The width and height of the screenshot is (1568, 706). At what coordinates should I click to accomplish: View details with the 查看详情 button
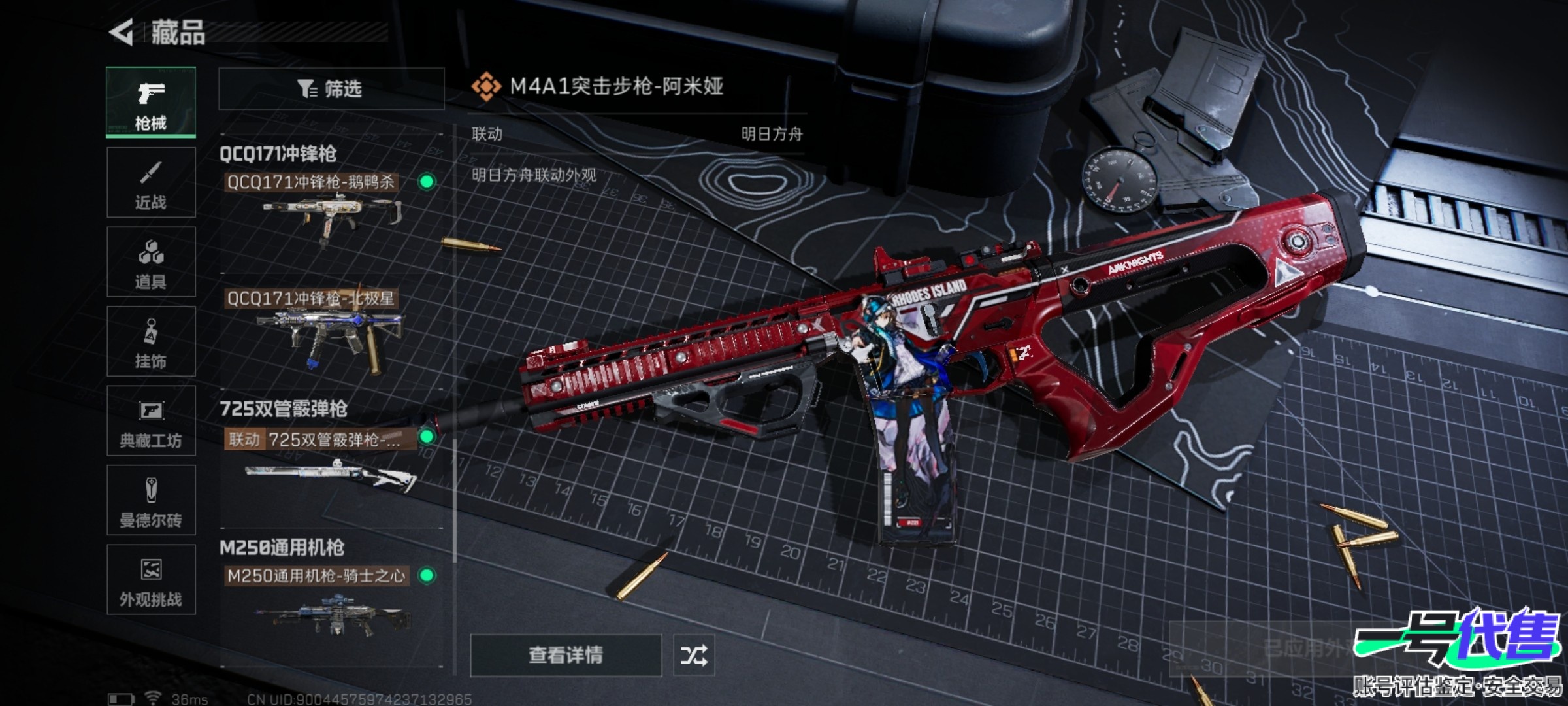click(566, 655)
